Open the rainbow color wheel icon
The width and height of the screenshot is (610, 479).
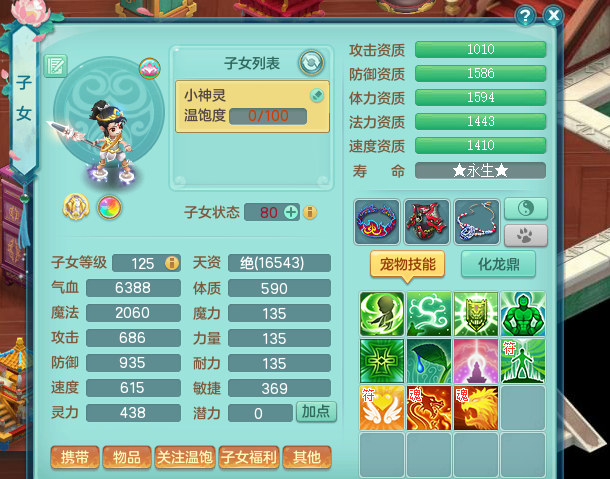click(x=108, y=208)
